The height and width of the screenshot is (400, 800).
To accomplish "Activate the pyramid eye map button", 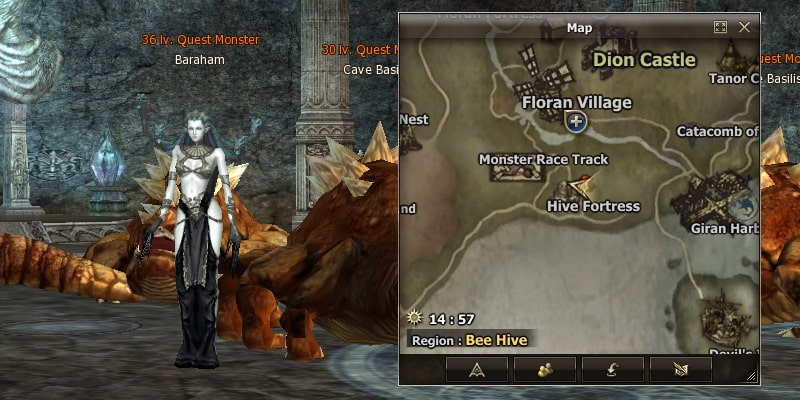I will point(476,369).
